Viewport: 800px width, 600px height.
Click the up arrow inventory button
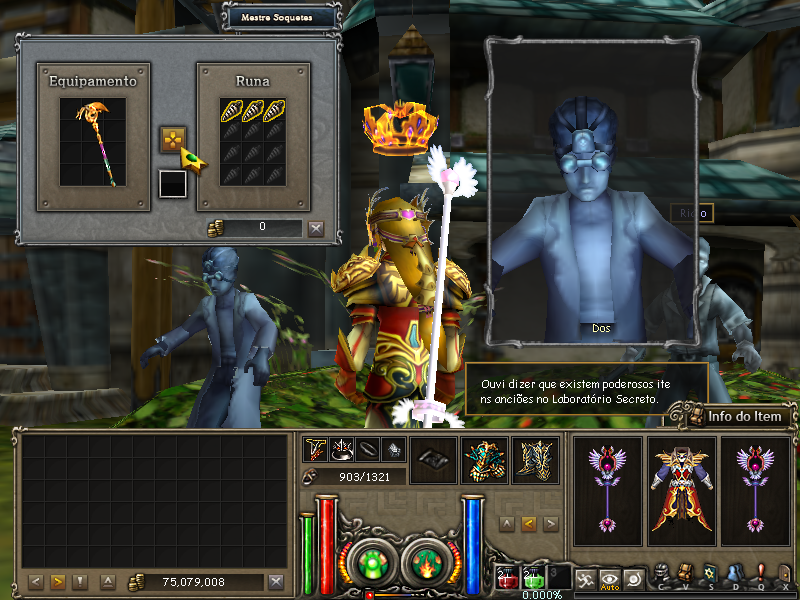[x=106, y=582]
